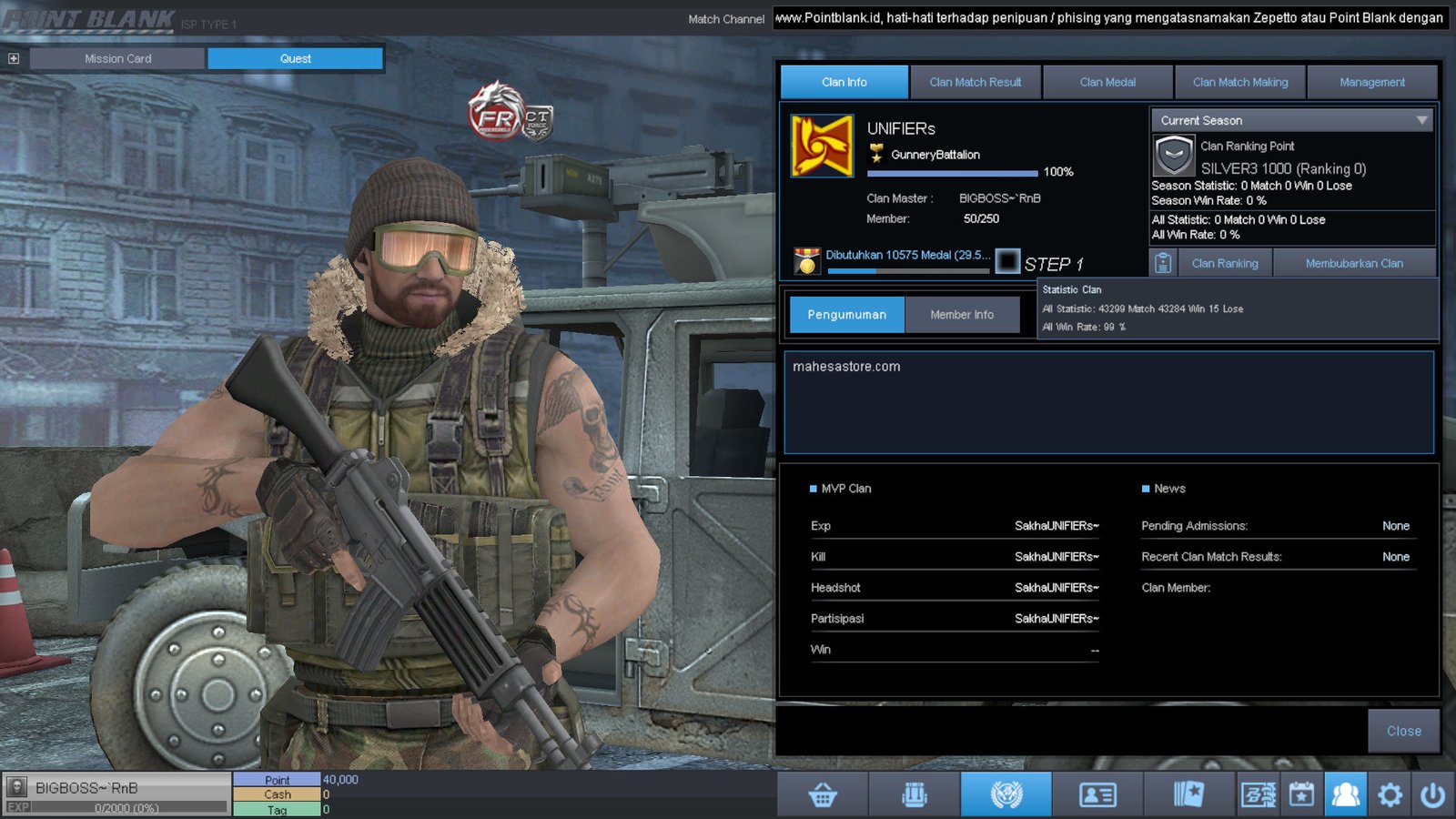Expand the panel using the plus box

13,57
